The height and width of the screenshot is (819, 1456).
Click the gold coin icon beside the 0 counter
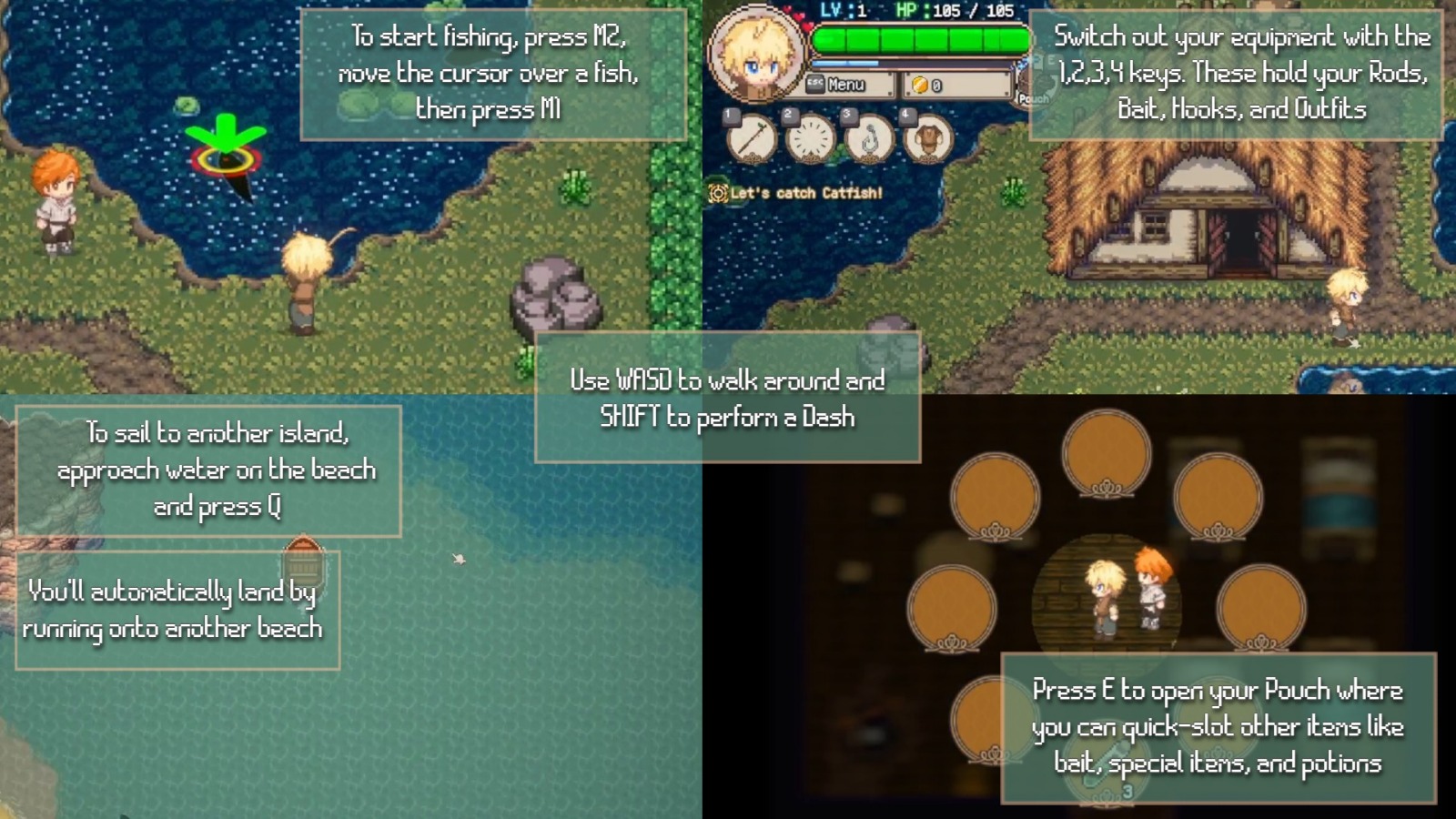tap(920, 85)
